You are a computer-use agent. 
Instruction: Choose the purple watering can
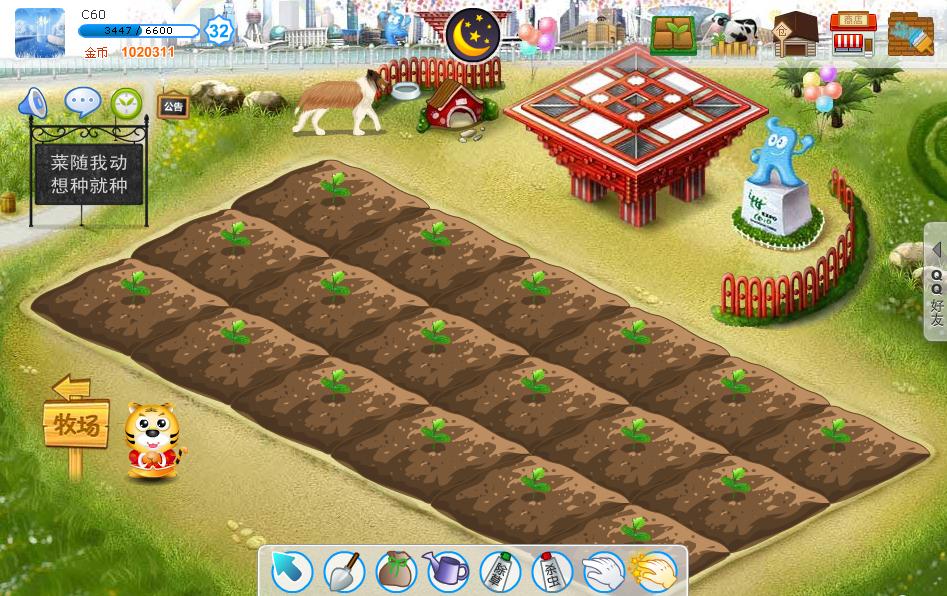pos(447,571)
